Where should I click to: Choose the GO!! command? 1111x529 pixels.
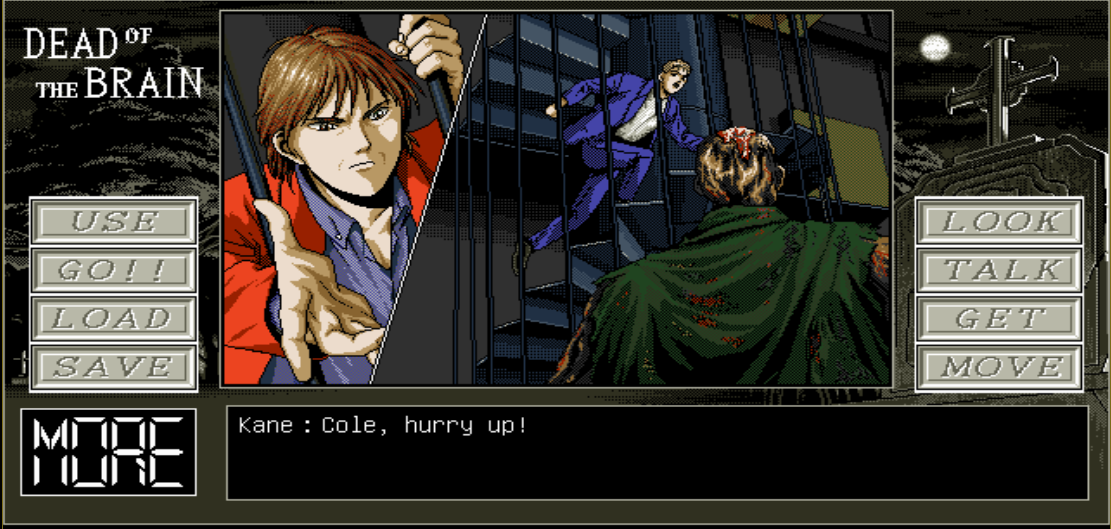[x=113, y=270]
